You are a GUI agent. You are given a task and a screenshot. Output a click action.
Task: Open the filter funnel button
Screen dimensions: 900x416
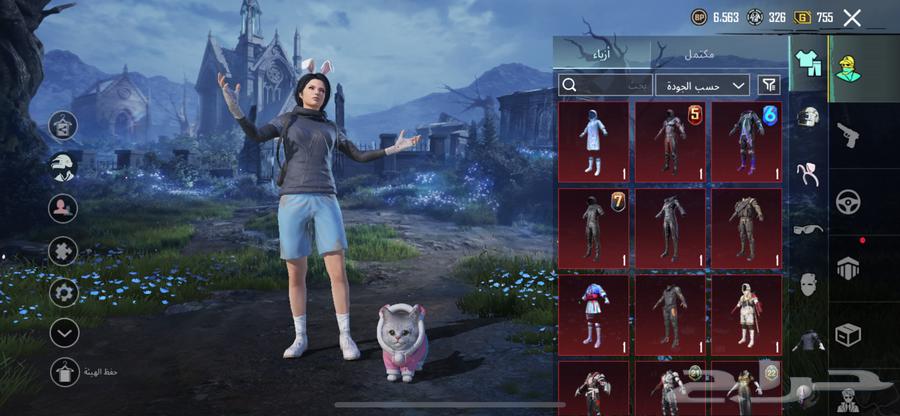click(x=769, y=85)
